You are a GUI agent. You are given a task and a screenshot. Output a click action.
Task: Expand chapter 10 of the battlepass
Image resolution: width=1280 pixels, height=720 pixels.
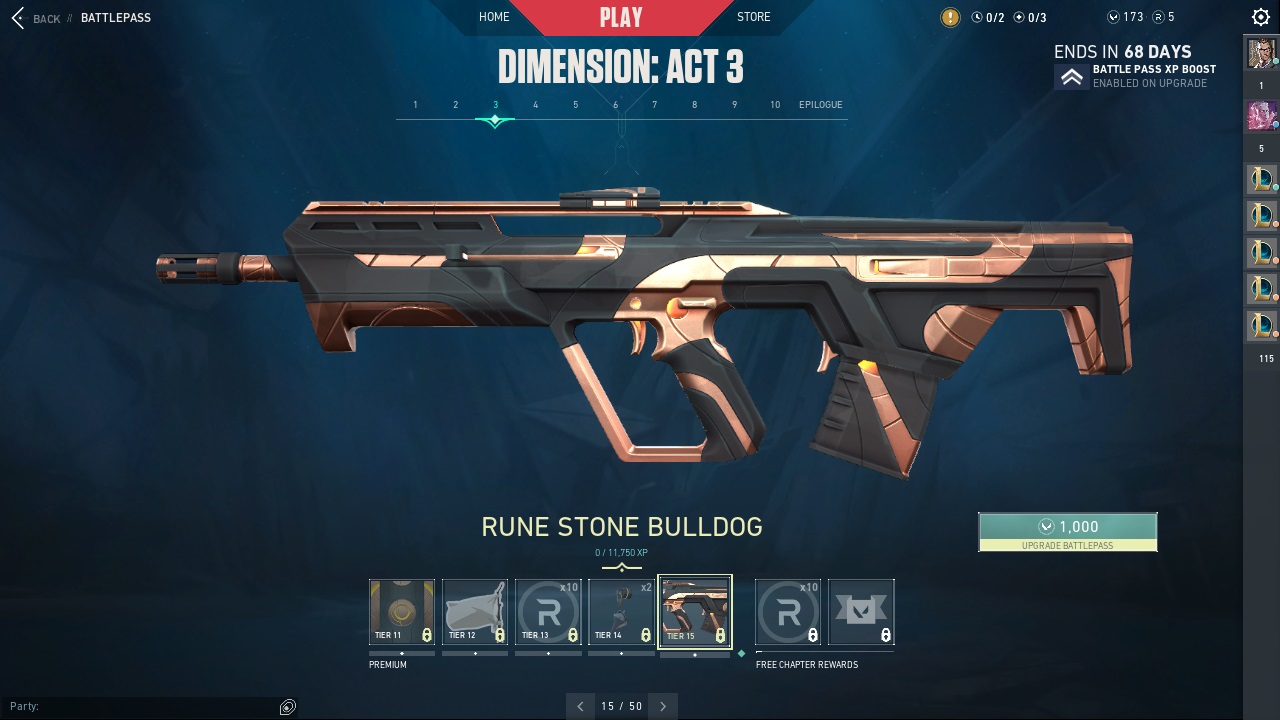tap(774, 104)
